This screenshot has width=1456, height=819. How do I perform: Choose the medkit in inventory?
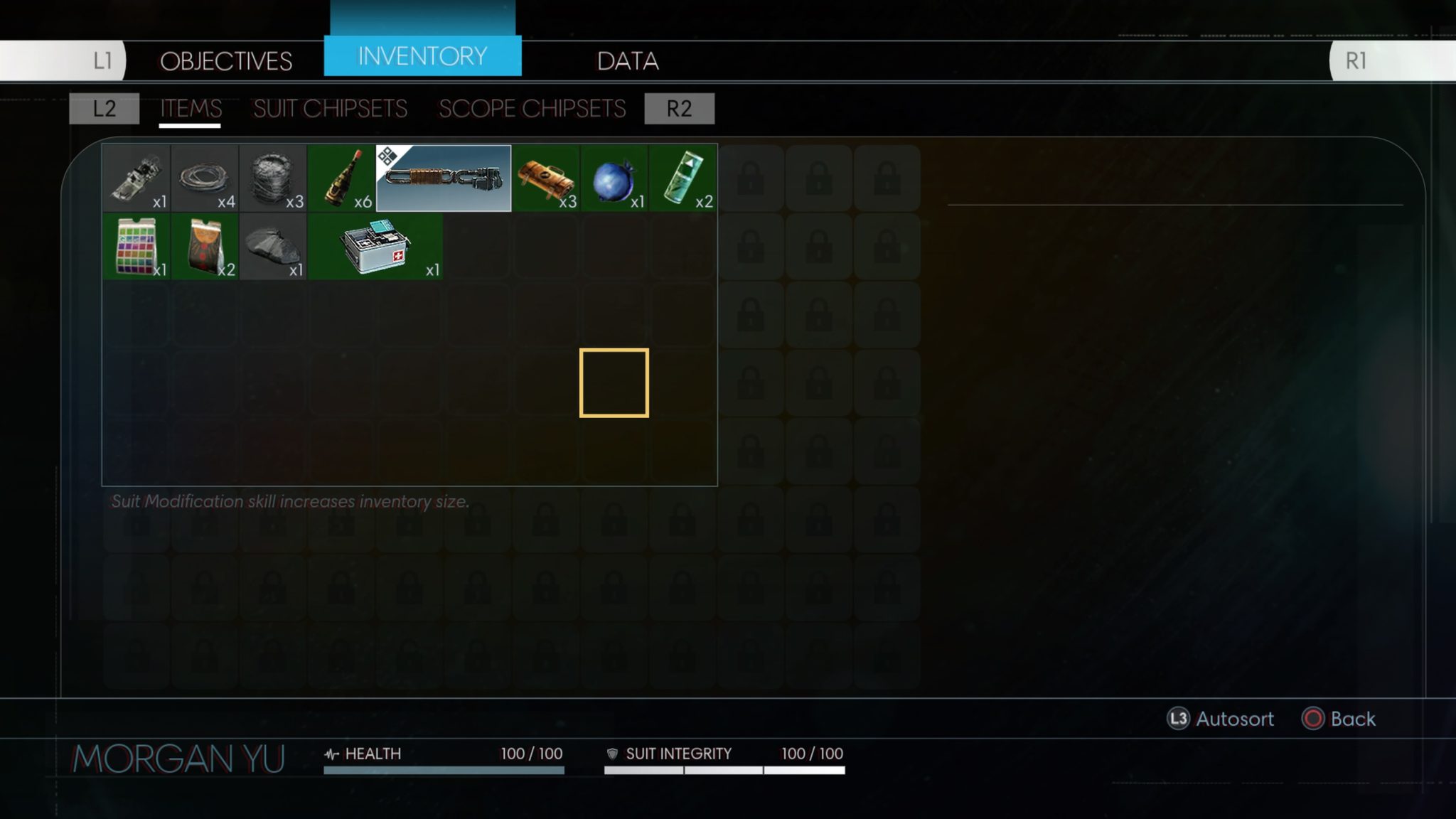[x=375, y=247]
